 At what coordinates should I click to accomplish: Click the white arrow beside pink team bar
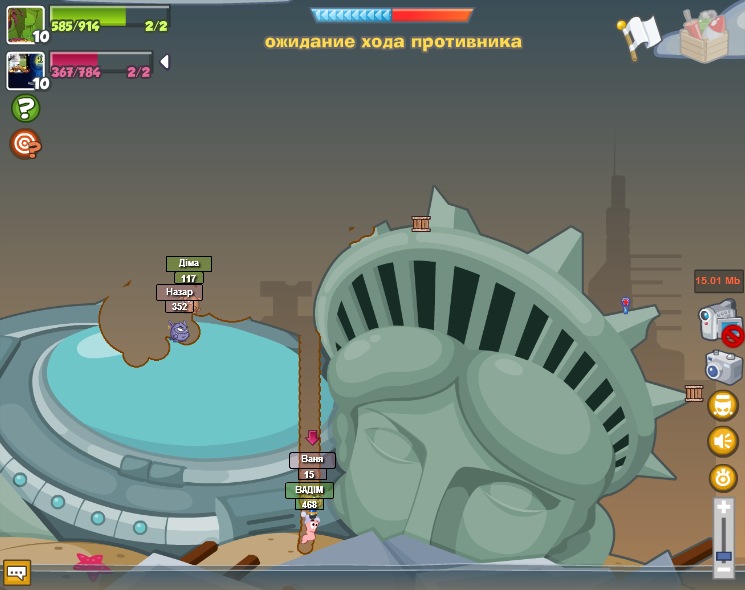point(164,62)
